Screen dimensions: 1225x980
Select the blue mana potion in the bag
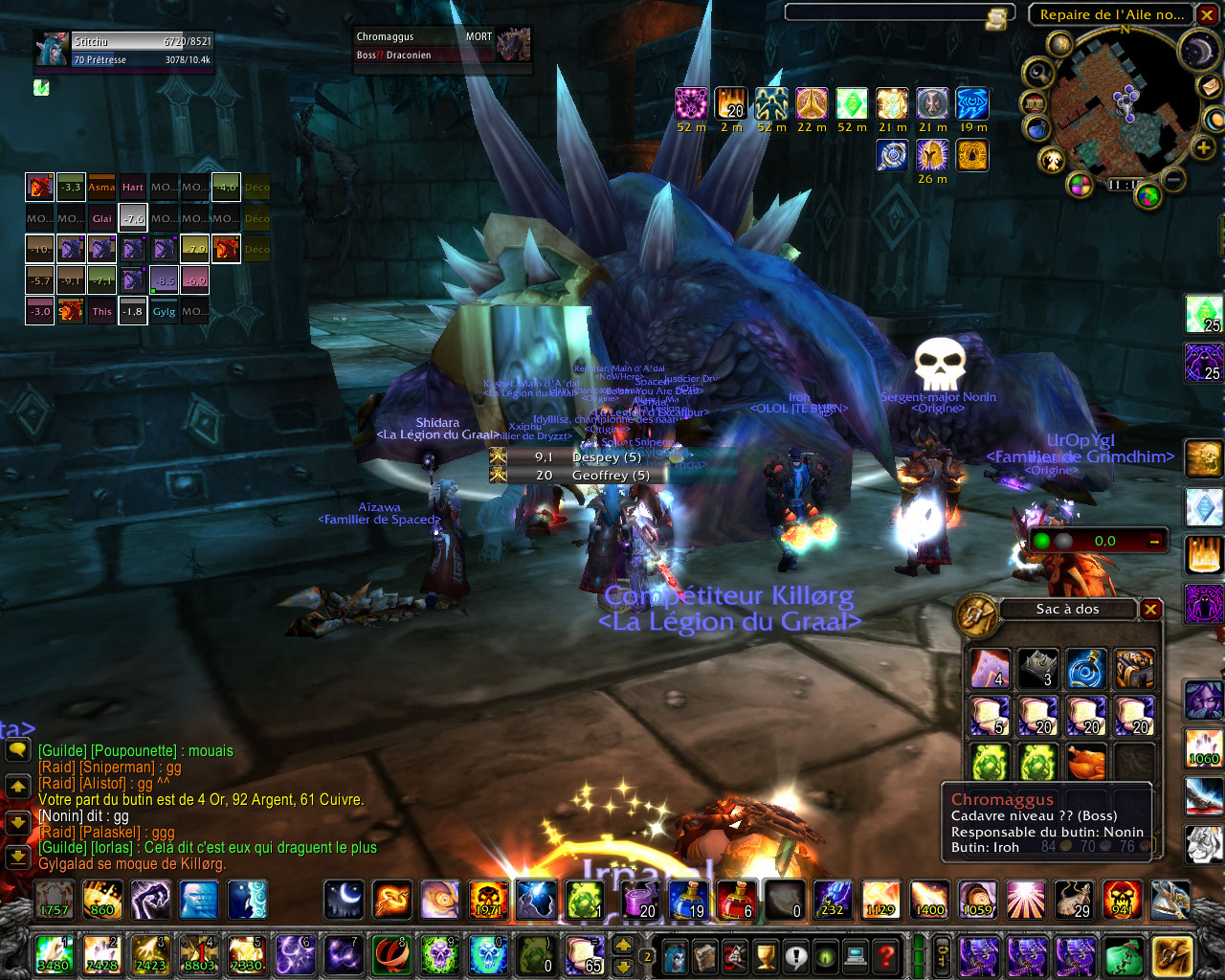pos(1086,668)
